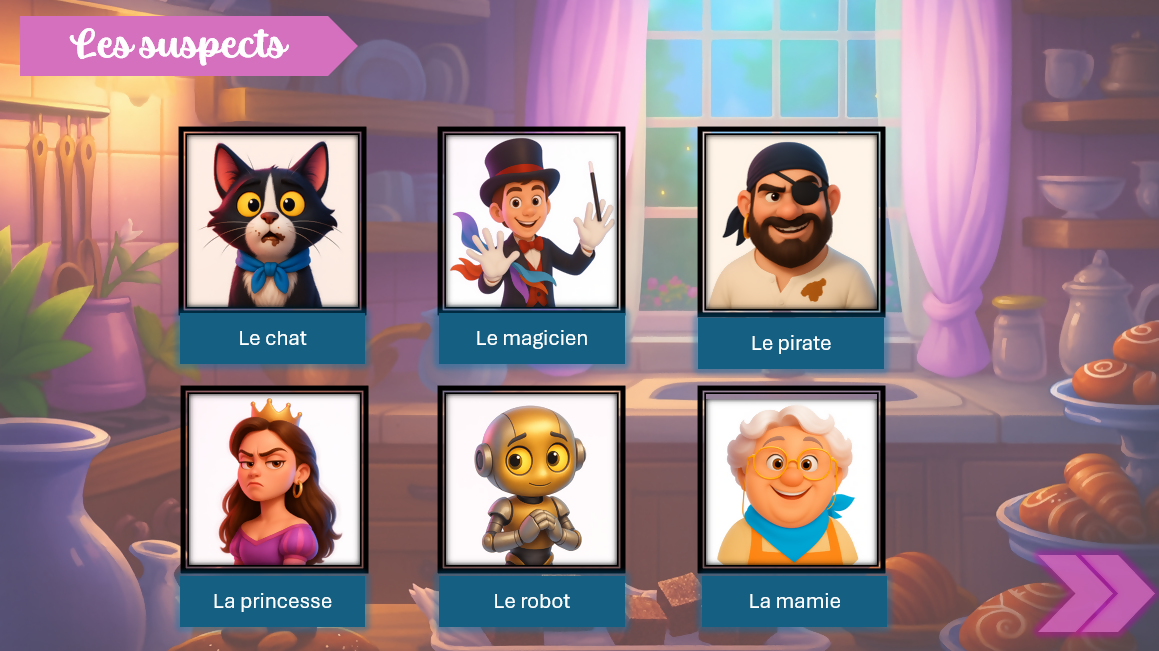Pick the pirate suspect portrait

(791, 220)
